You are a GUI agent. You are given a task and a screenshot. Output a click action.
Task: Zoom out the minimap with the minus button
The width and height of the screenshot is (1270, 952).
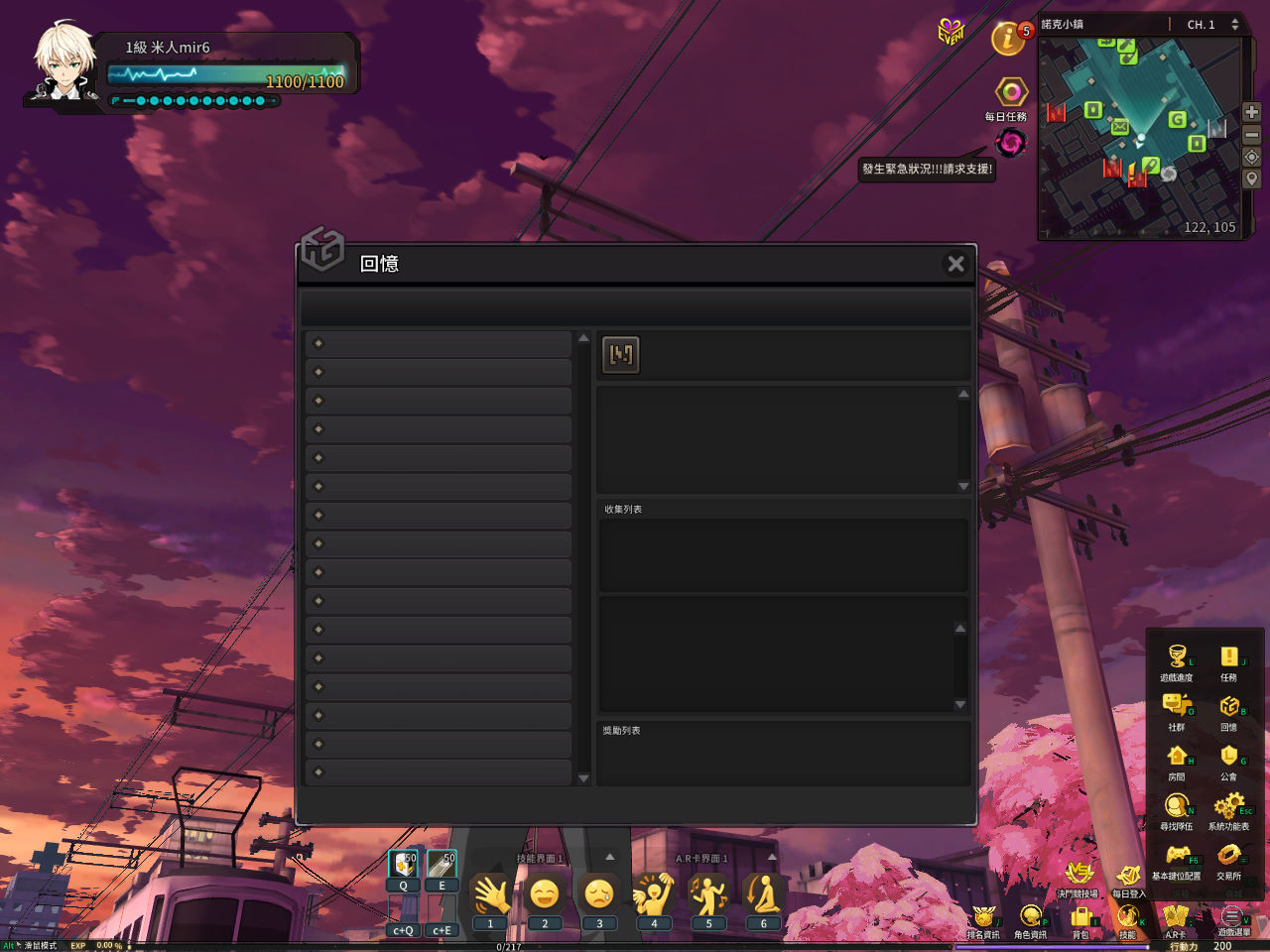pyautogui.click(x=1252, y=135)
